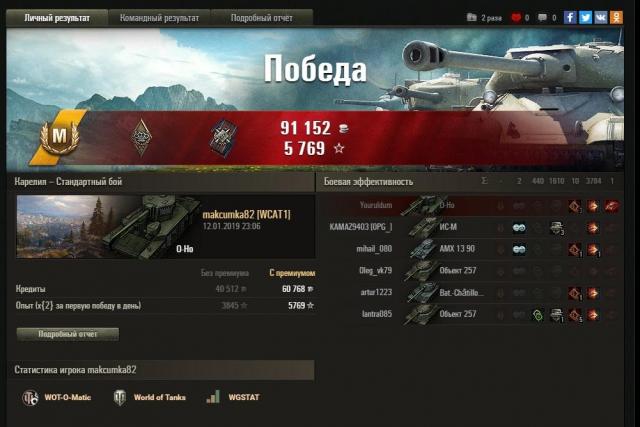This screenshot has height=427, width=640.
Task: Open WGSTAT player statistics link
Action: coord(235,397)
